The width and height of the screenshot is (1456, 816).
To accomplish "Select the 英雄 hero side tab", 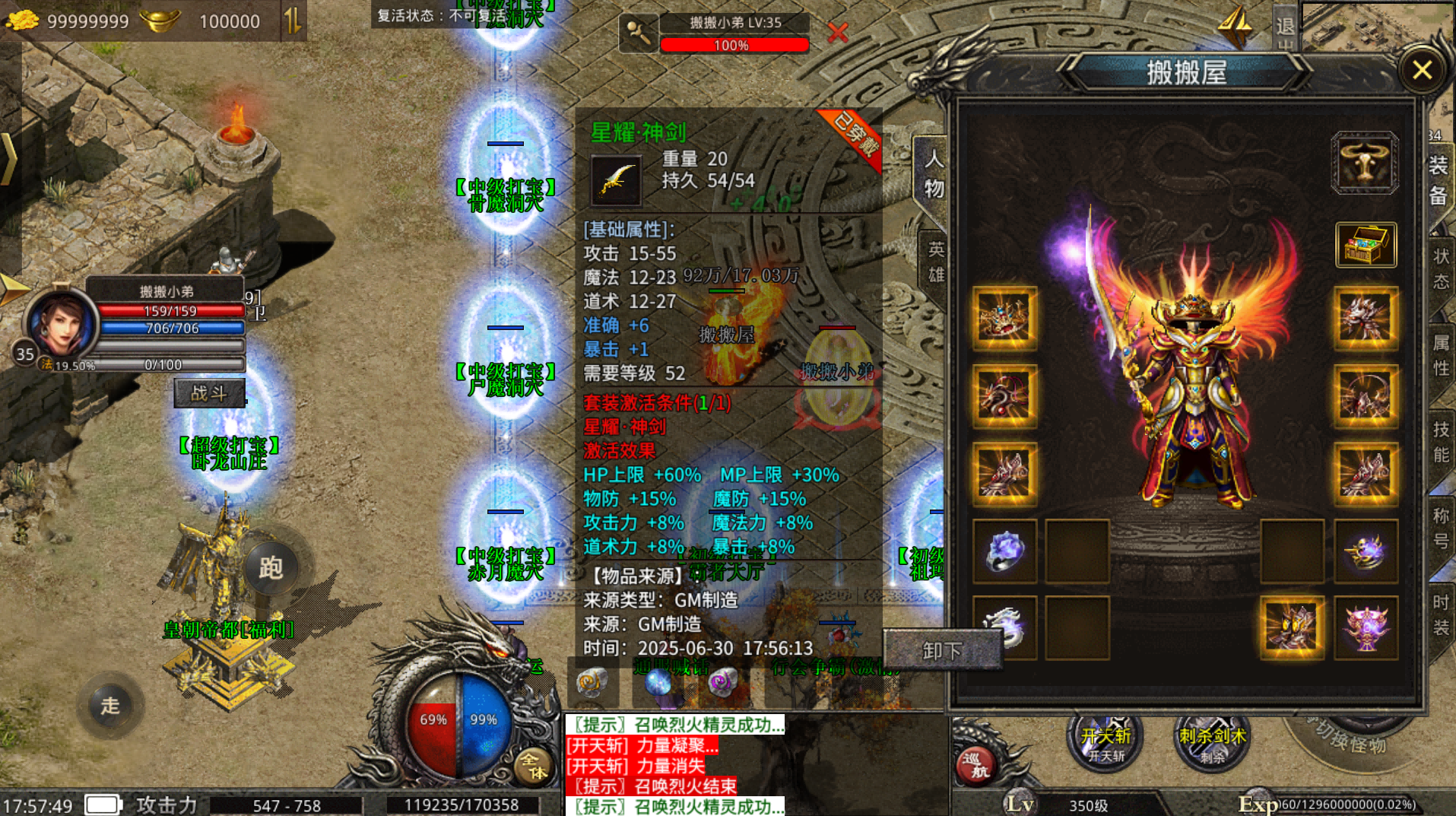I will [x=936, y=262].
